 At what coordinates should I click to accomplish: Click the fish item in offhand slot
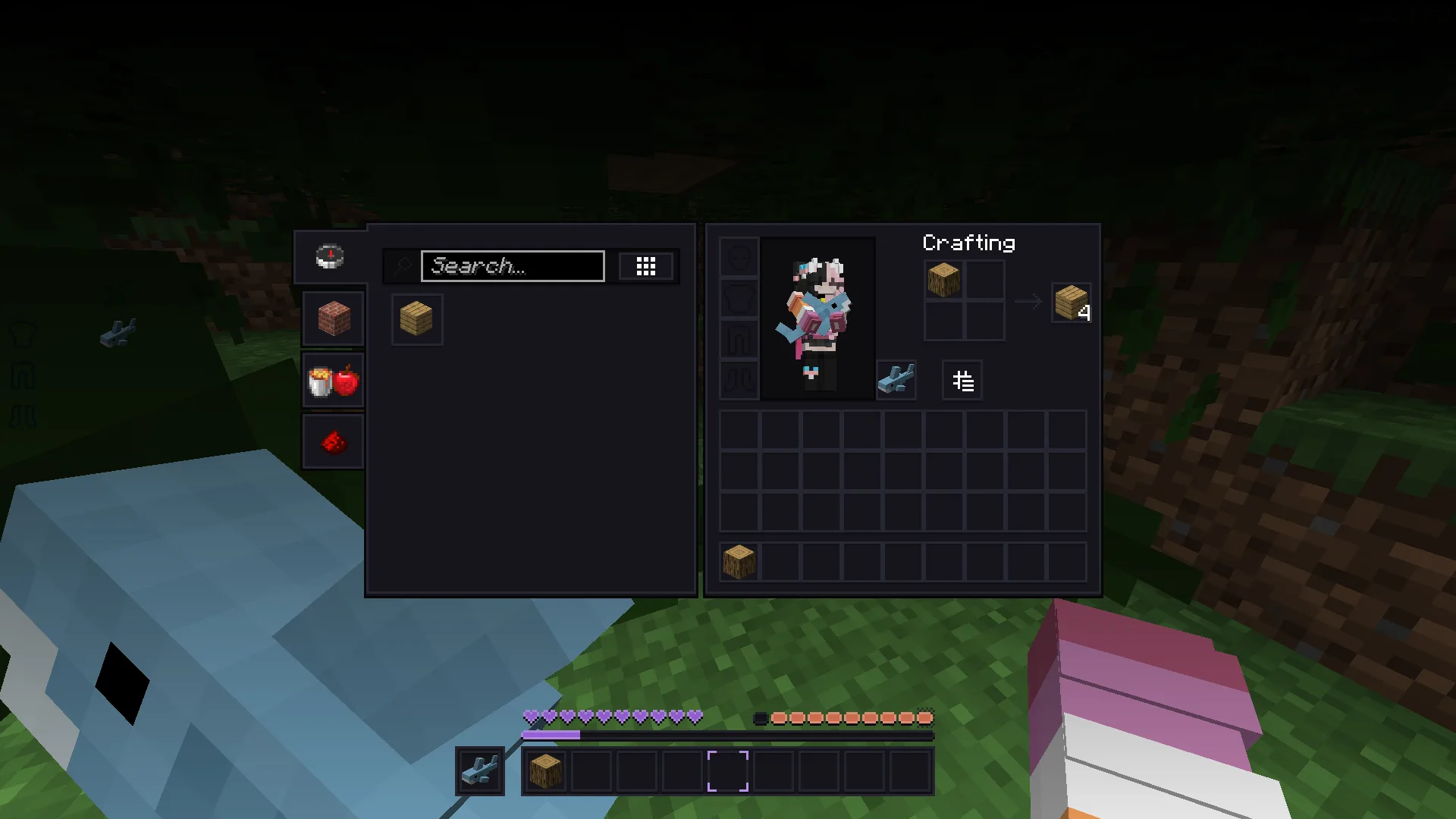coord(896,379)
